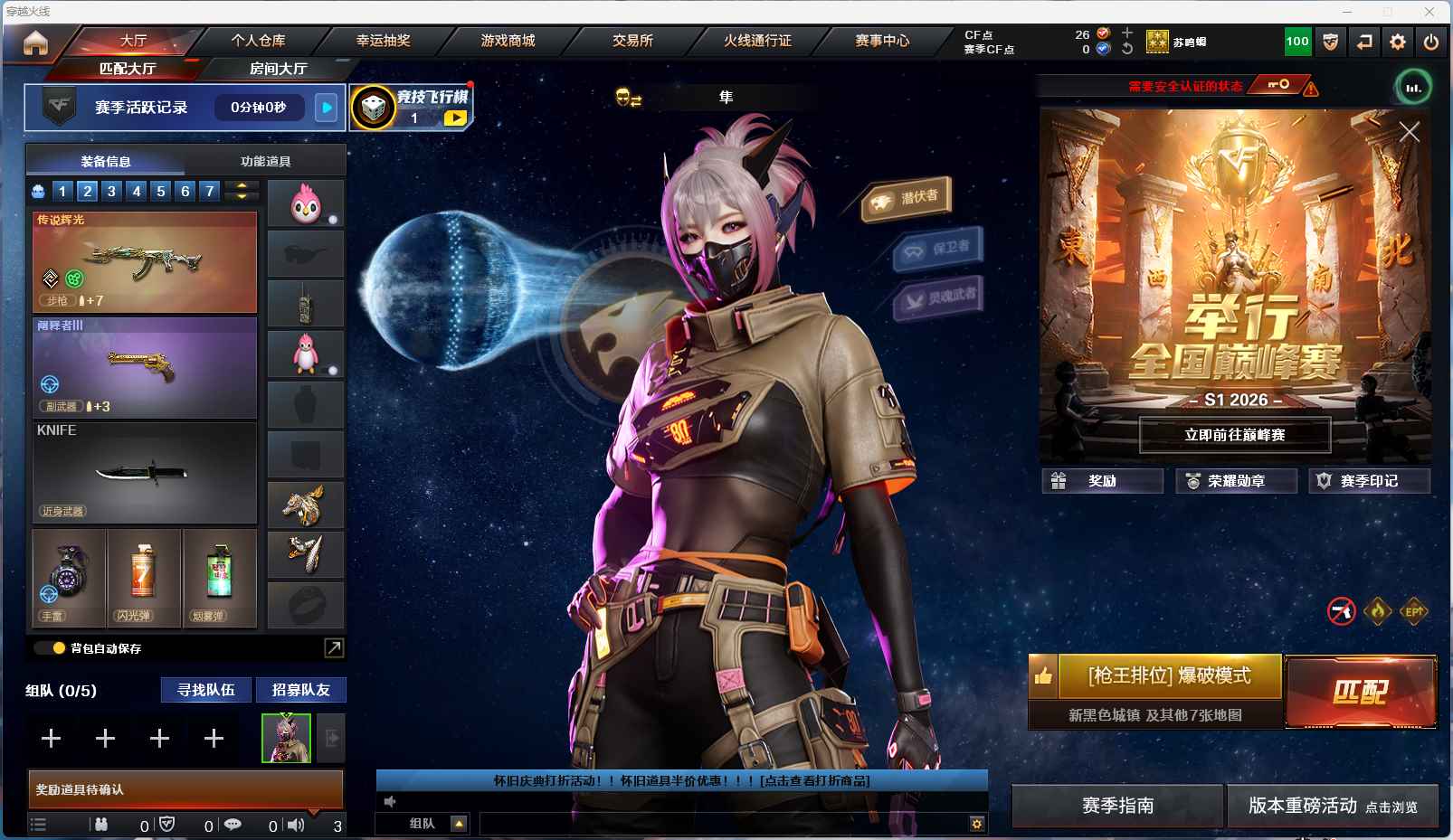Open the 荣耀勋章 page
The image size is (1453, 840).
tap(1236, 481)
